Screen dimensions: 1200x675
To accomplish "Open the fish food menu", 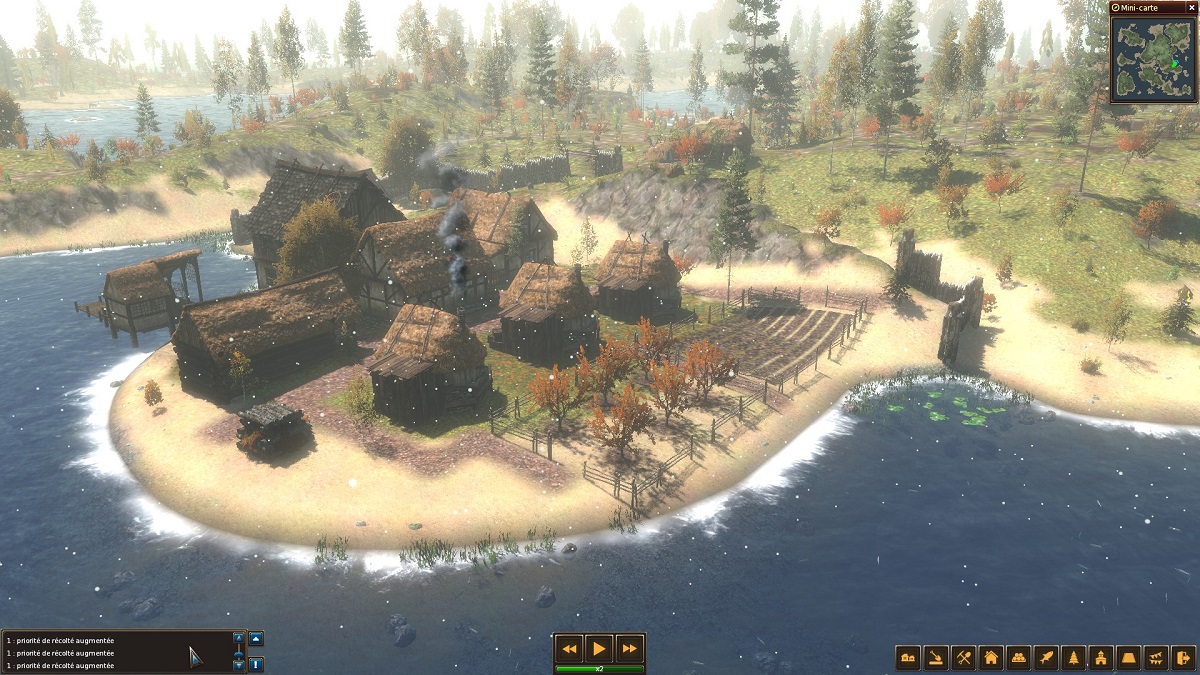I will pos(1047,658).
